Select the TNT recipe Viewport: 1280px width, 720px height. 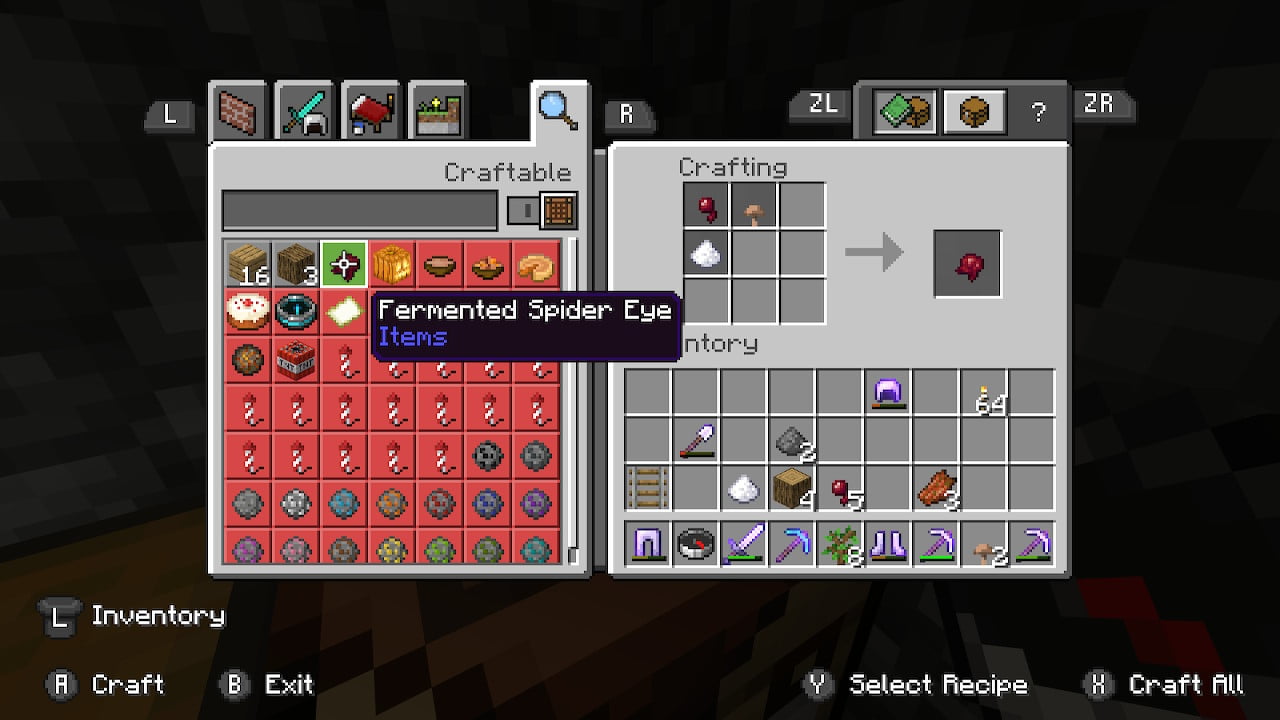(296, 360)
